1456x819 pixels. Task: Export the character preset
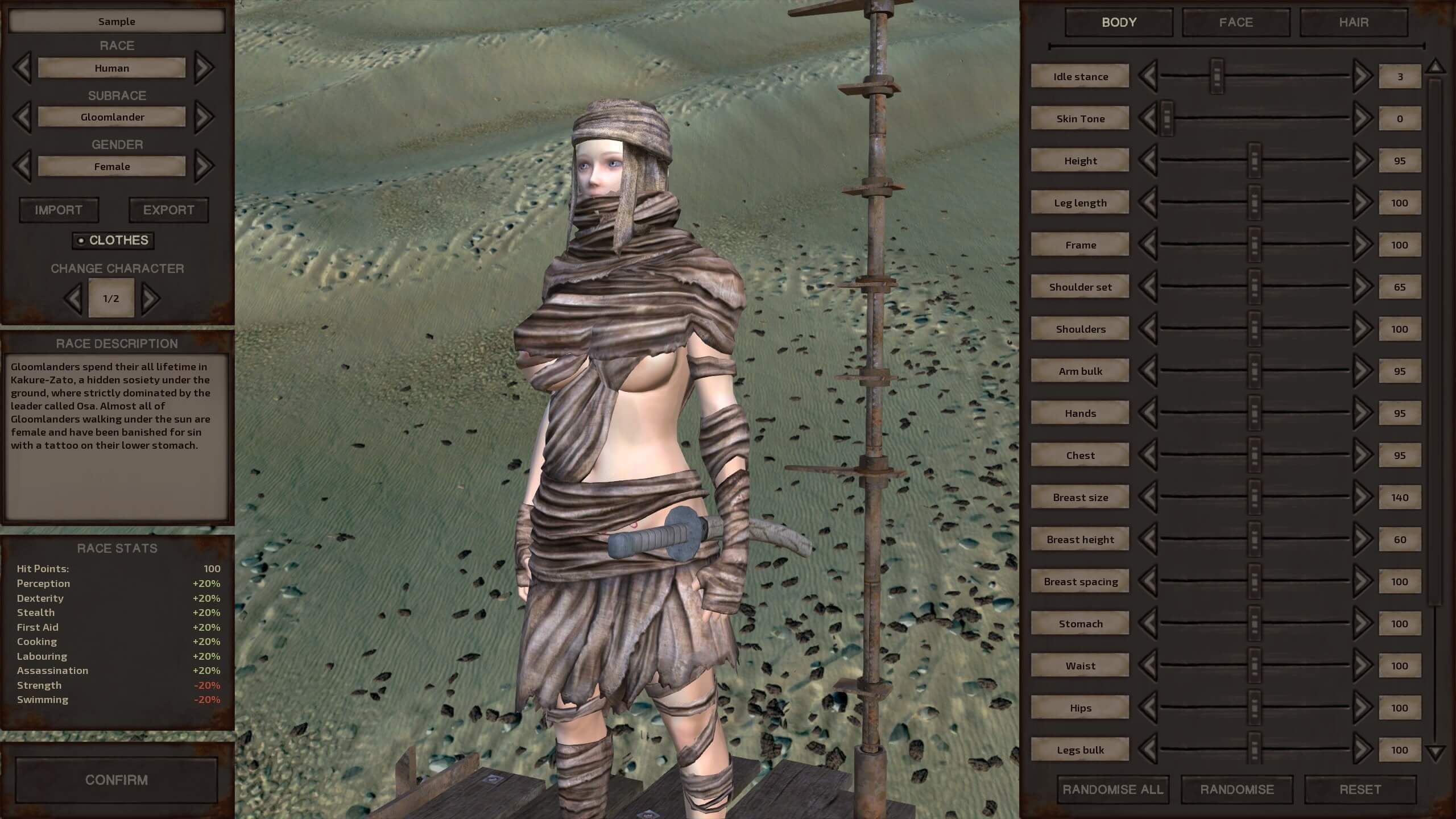coord(168,210)
